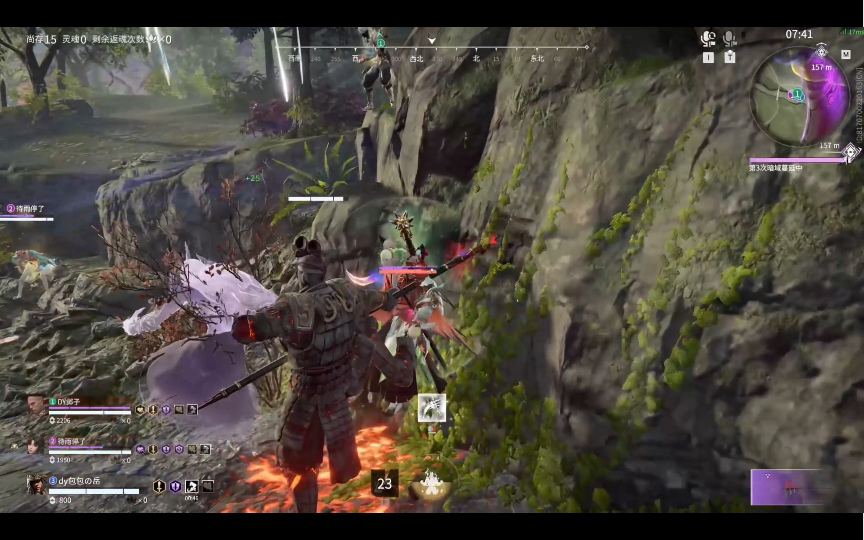Click the skill slot showing cooldown 23
This screenshot has height=540, width=864.
coord(384,484)
